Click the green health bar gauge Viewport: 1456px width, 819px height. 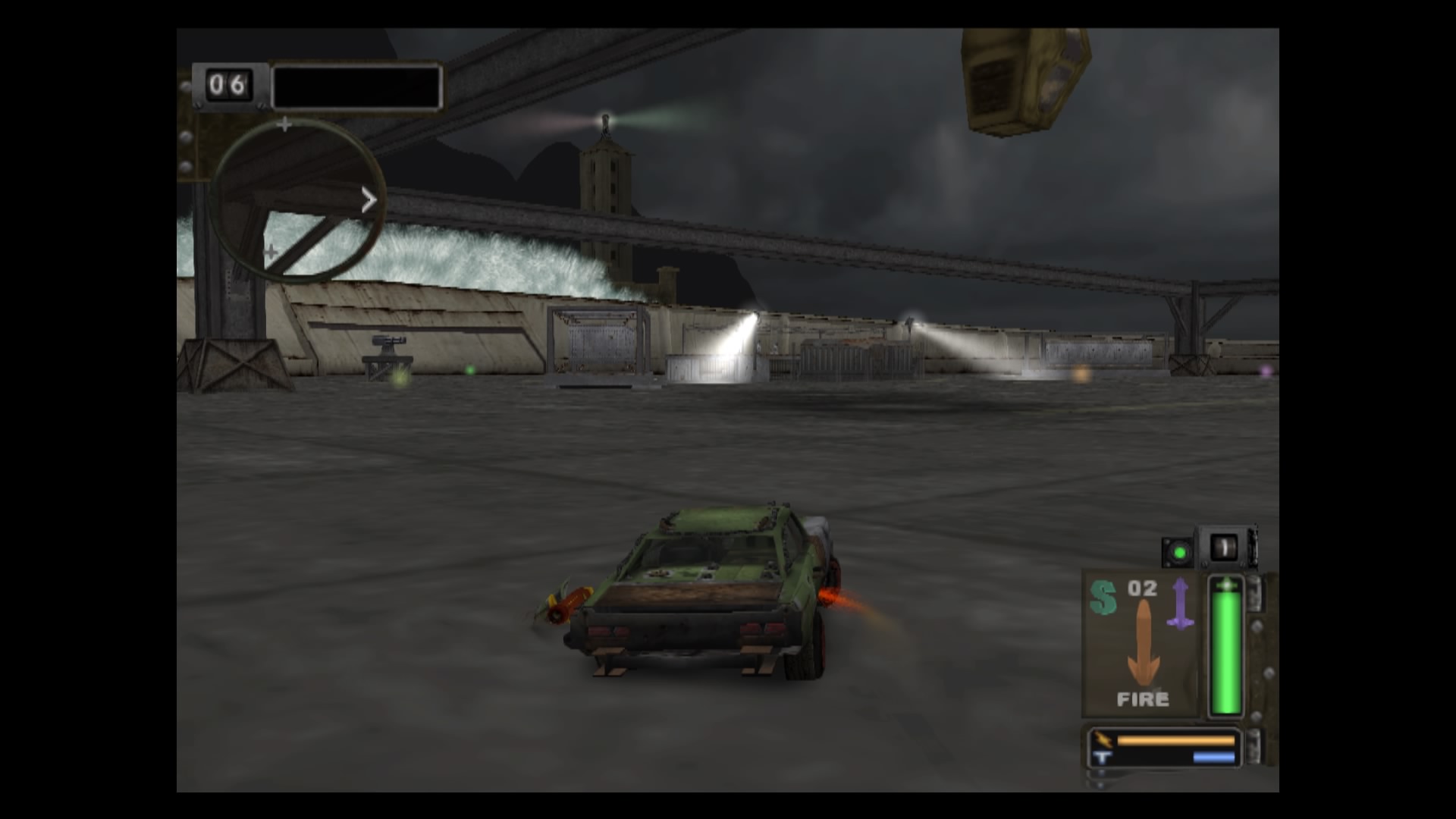click(1227, 648)
